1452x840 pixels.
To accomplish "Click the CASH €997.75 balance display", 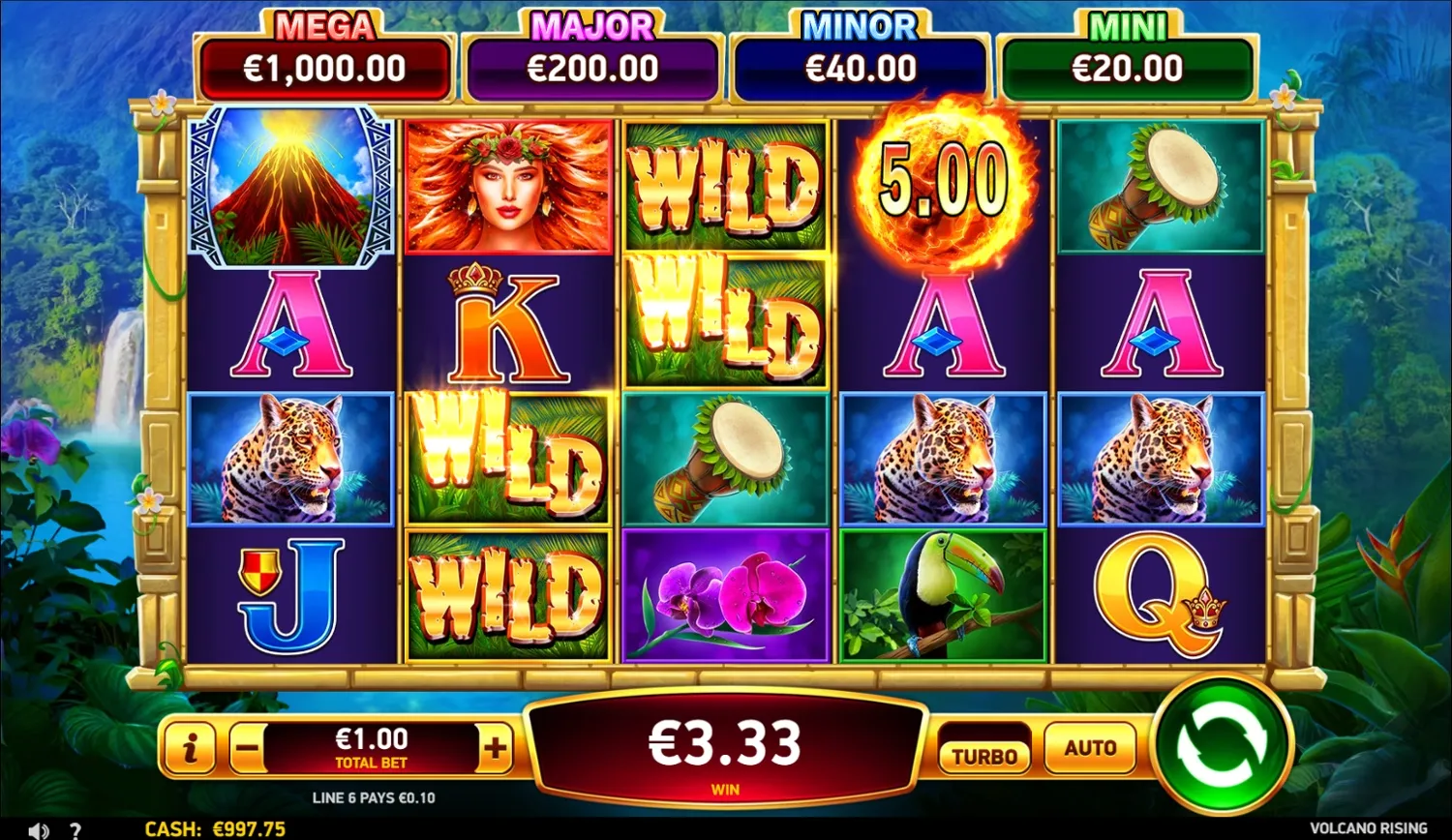I will click(215, 829).
